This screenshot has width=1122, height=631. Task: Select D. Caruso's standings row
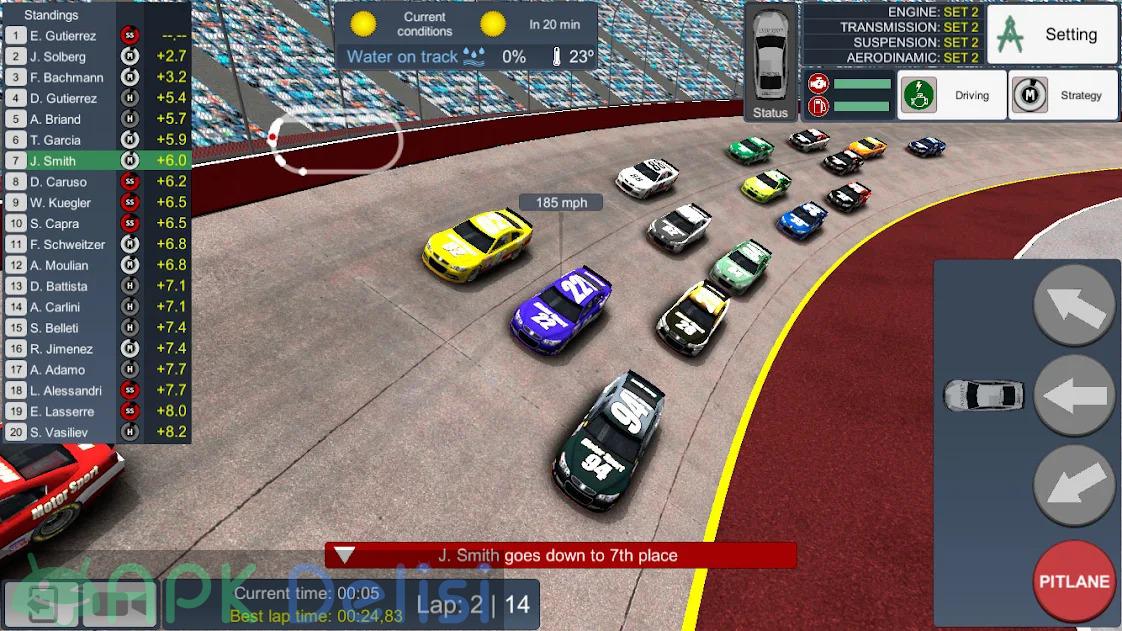point(97,182)
